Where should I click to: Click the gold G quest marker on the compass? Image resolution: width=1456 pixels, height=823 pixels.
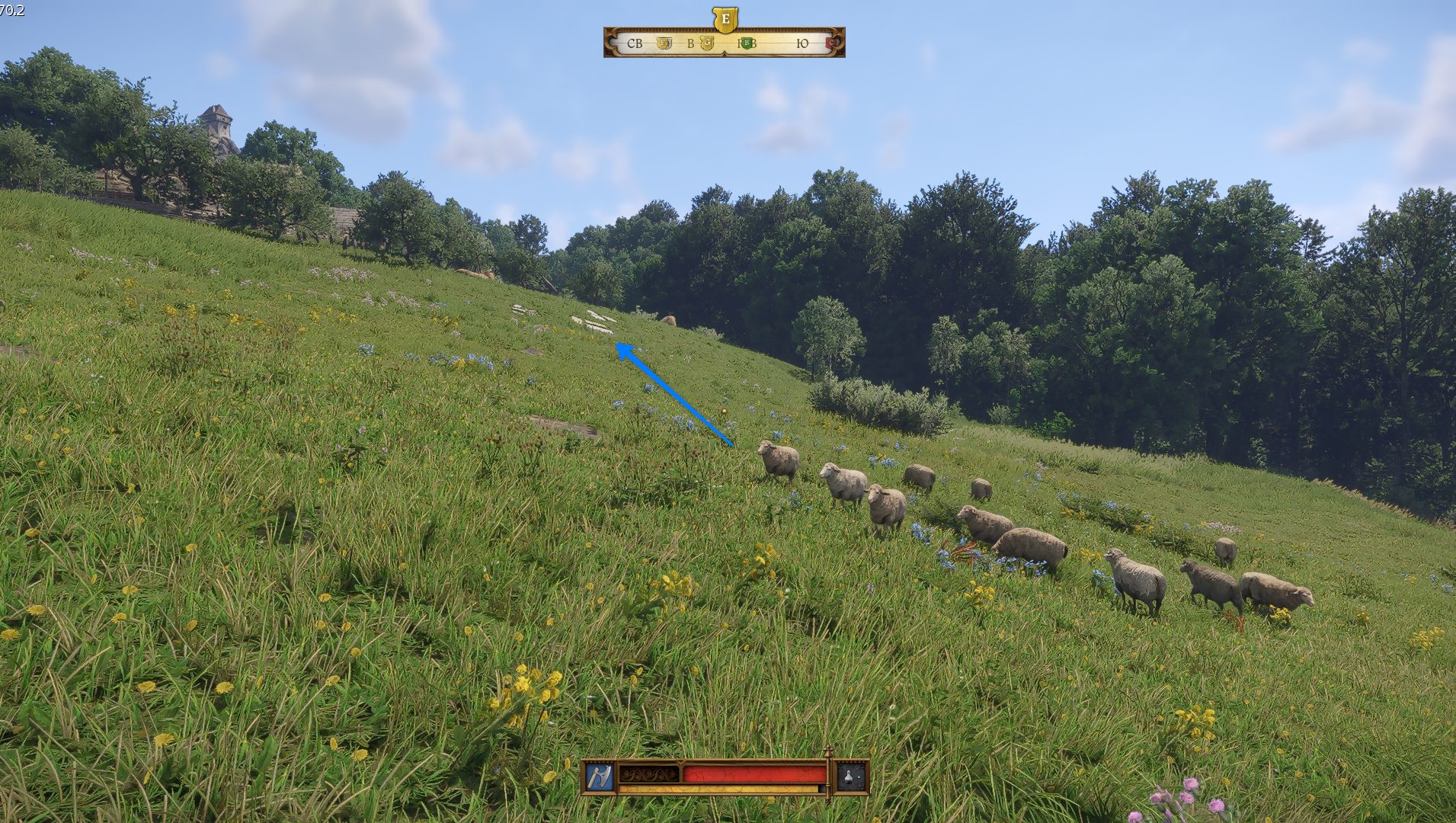pyautogui.click(x=707, y=43)
